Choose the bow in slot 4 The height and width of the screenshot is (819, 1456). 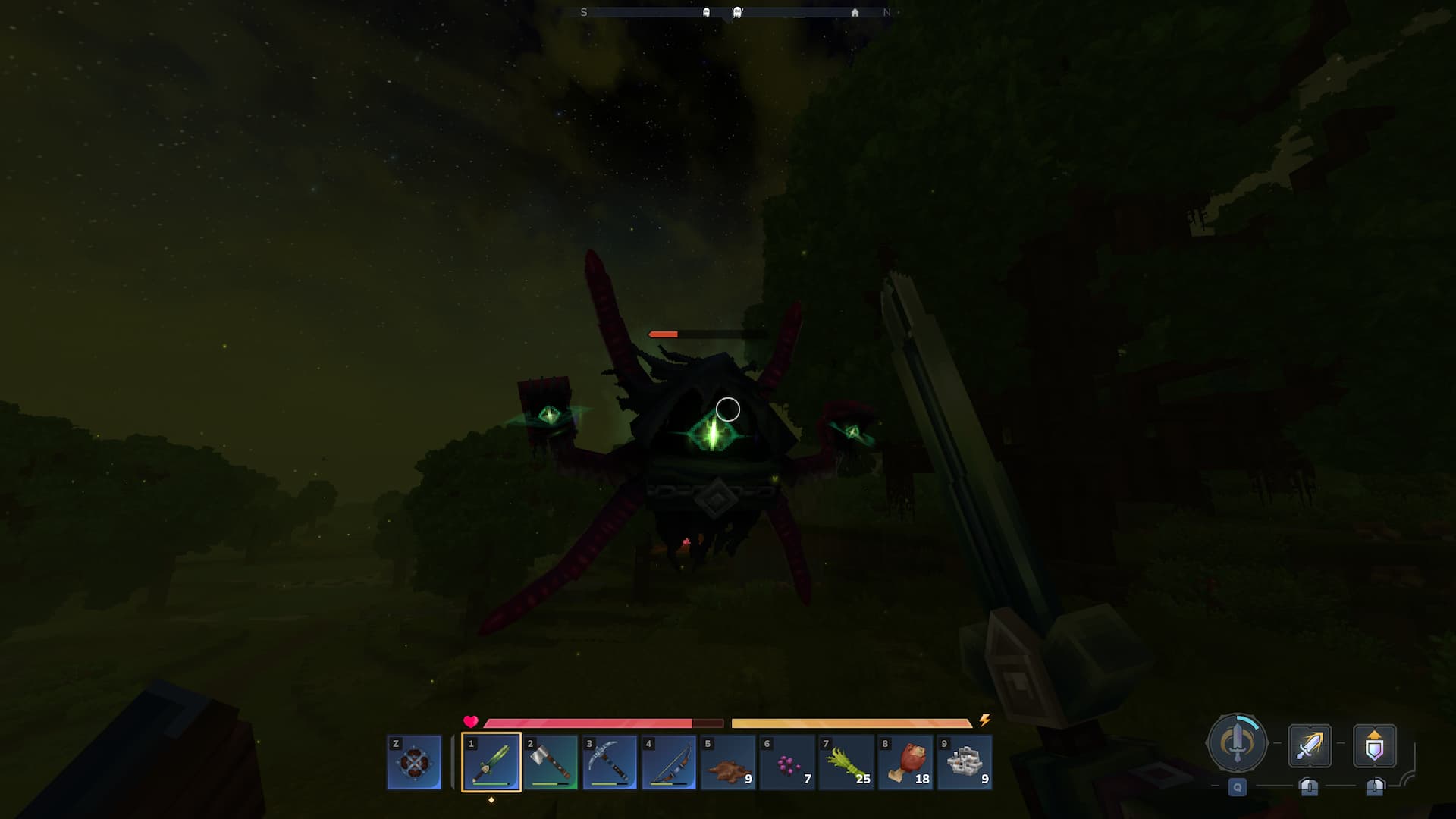(668, 762)
